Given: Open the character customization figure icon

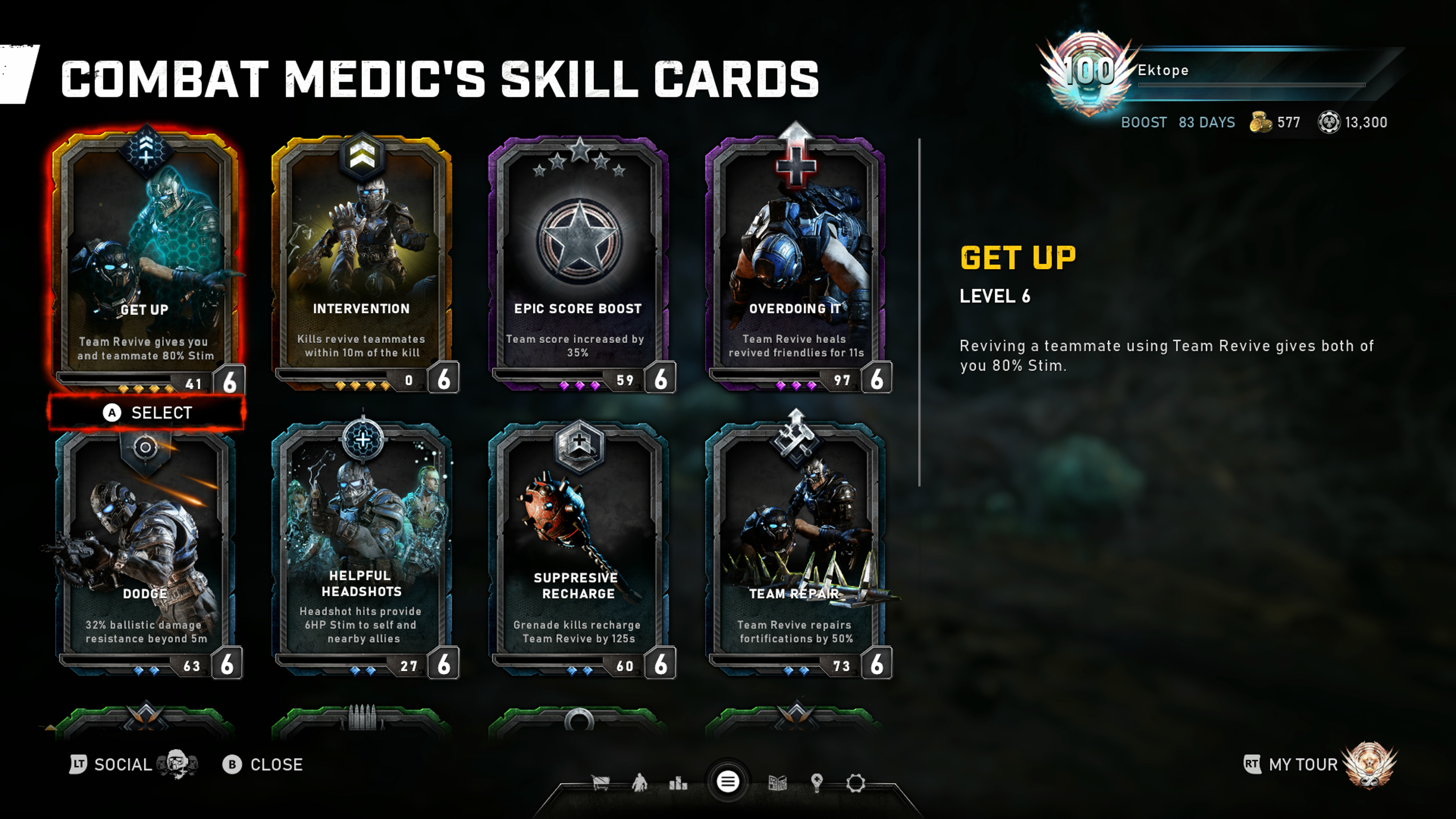Looking at the screenshot, I should tap(639, 783).
